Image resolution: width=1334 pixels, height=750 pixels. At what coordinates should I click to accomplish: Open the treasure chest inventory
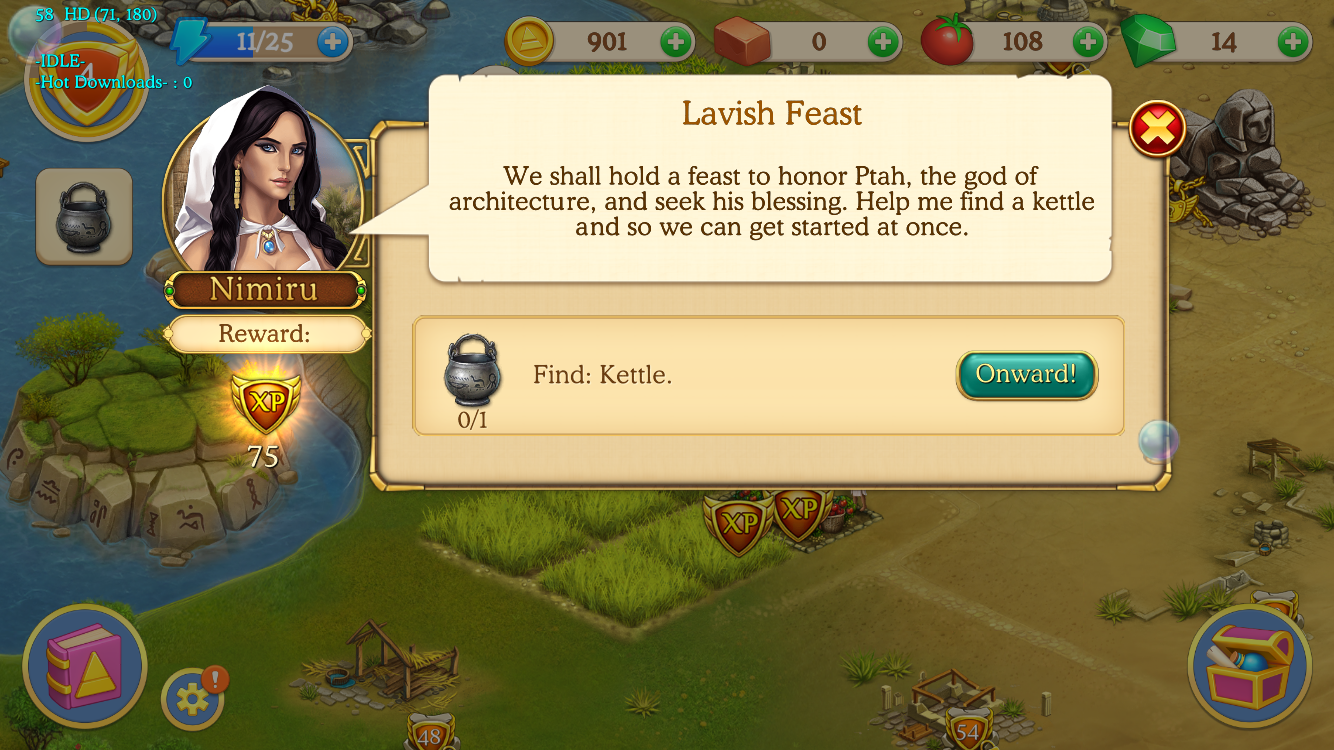tap(1249, 665)
